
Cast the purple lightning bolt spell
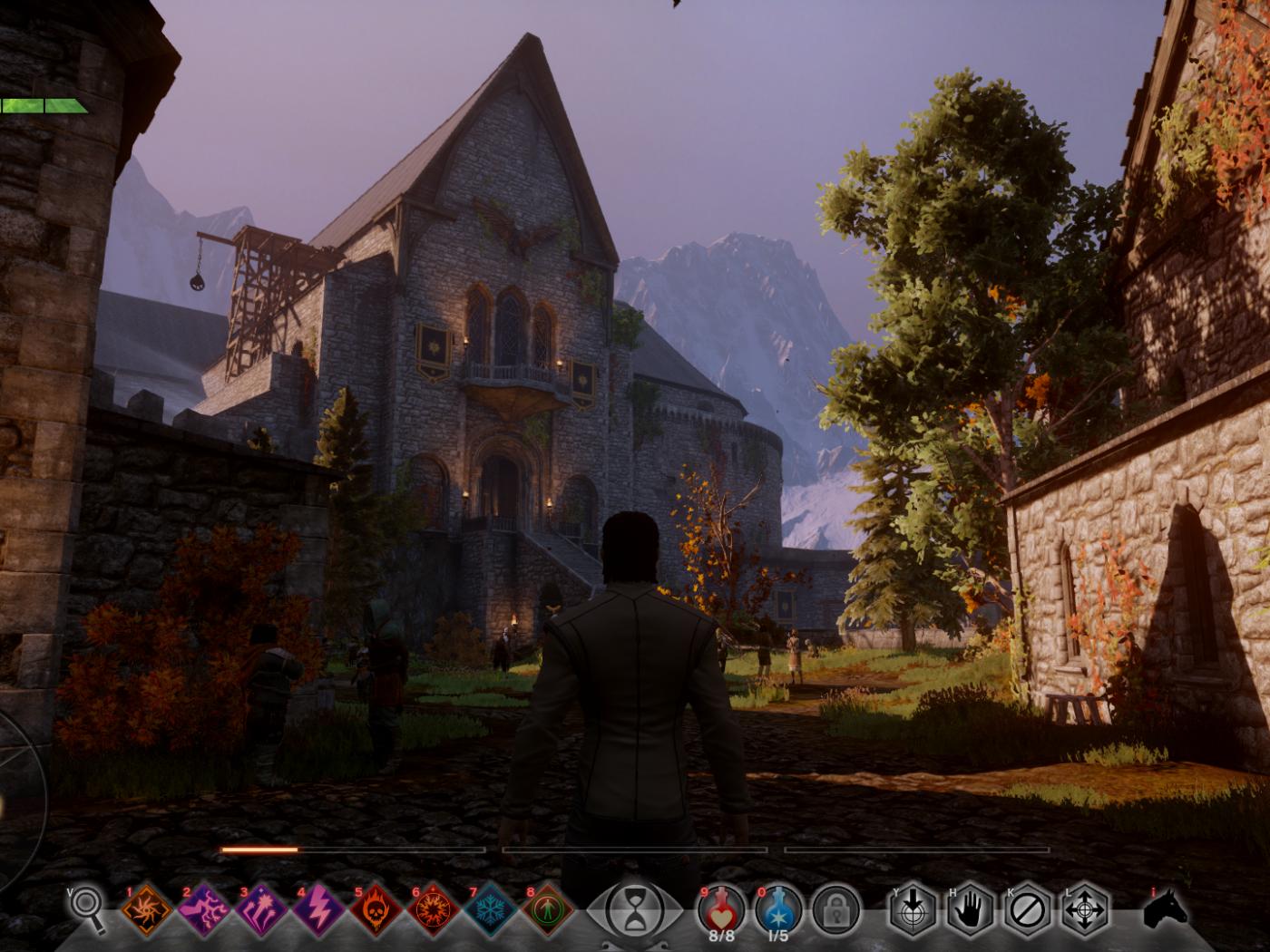coord(318,911)
